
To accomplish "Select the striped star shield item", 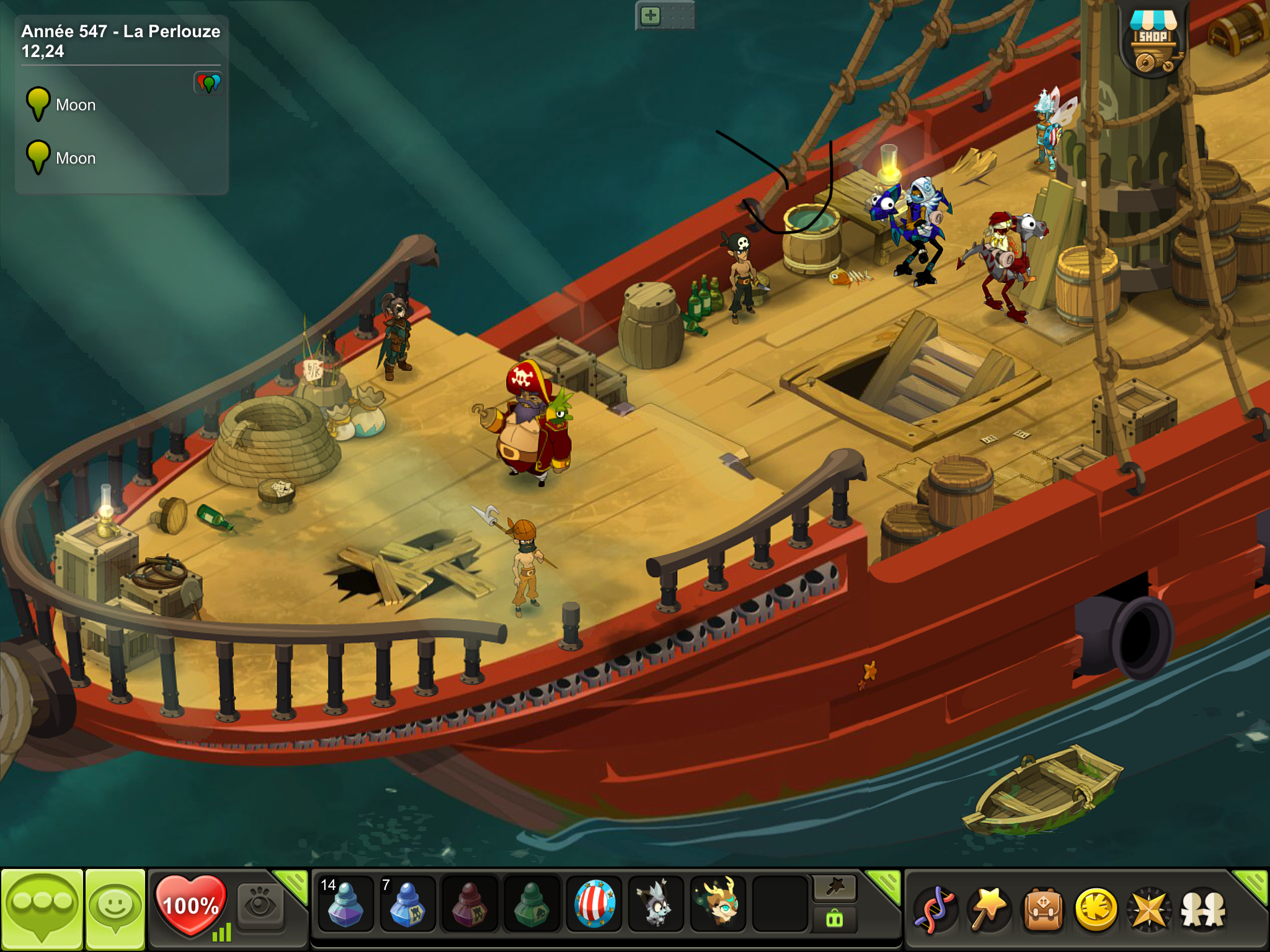I will pyautogui.click(x=594, y=905).
